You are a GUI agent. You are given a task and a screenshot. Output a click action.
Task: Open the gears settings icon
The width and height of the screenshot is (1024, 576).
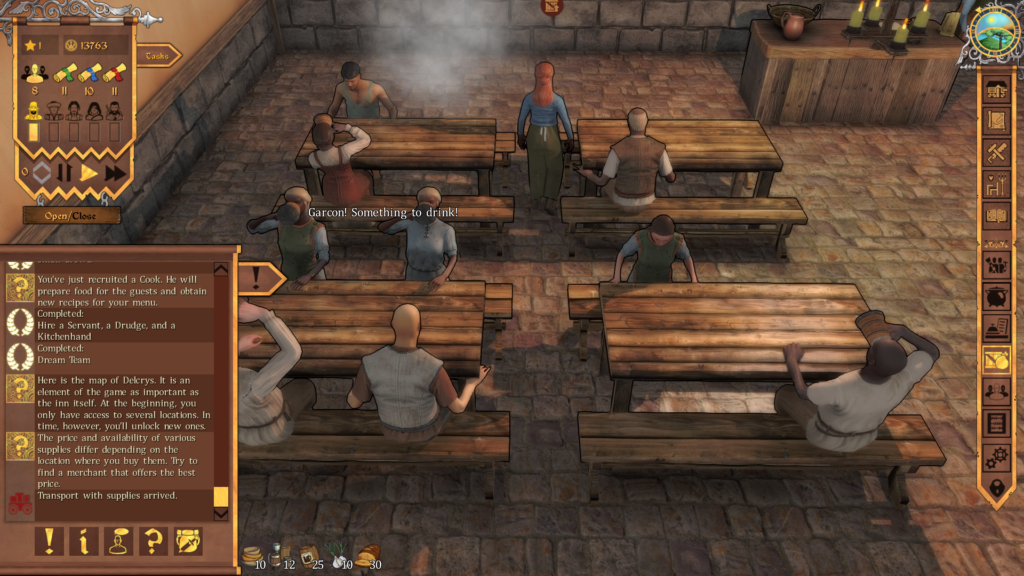point(997,457)
